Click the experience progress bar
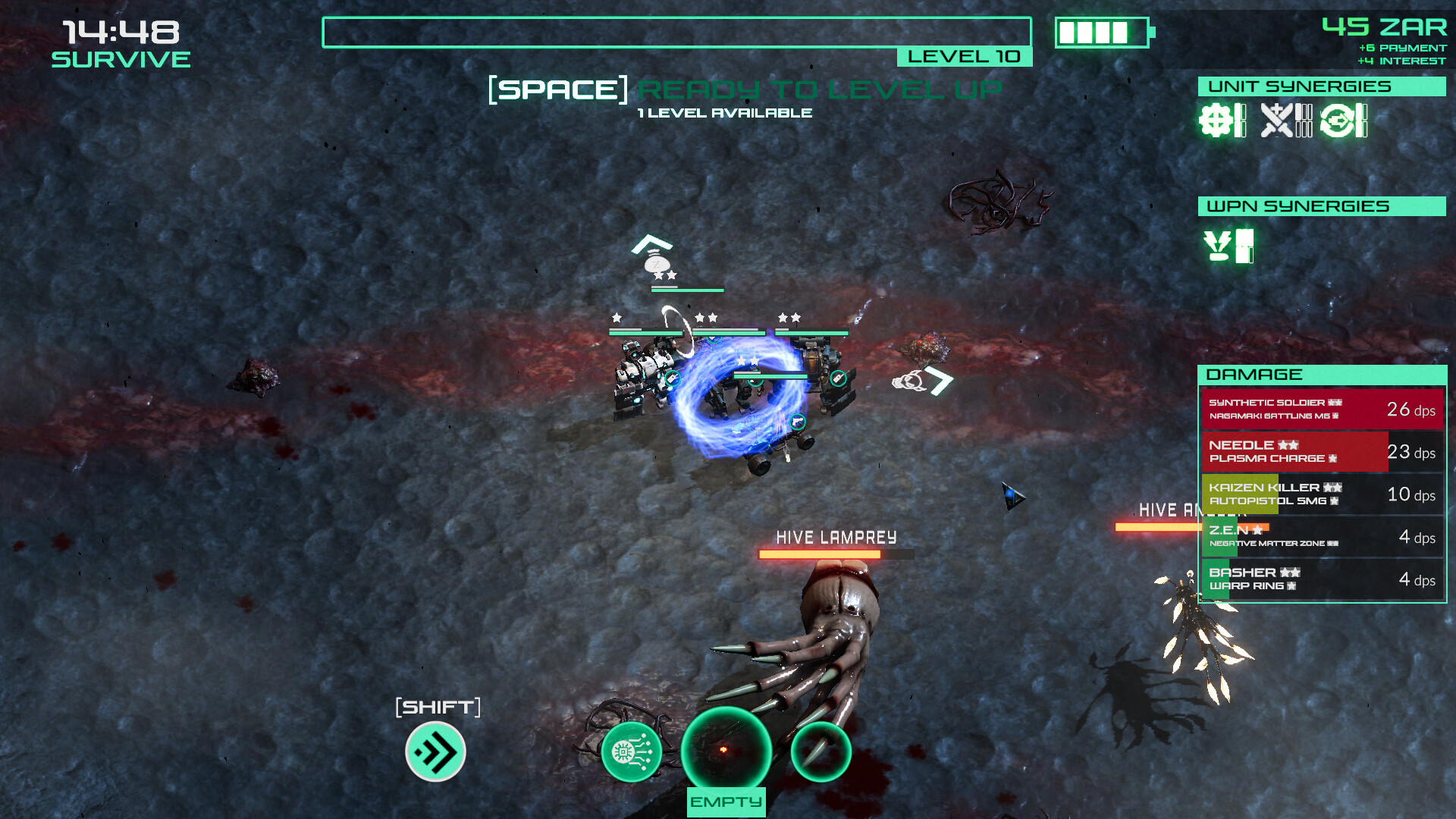 [677, 31]
